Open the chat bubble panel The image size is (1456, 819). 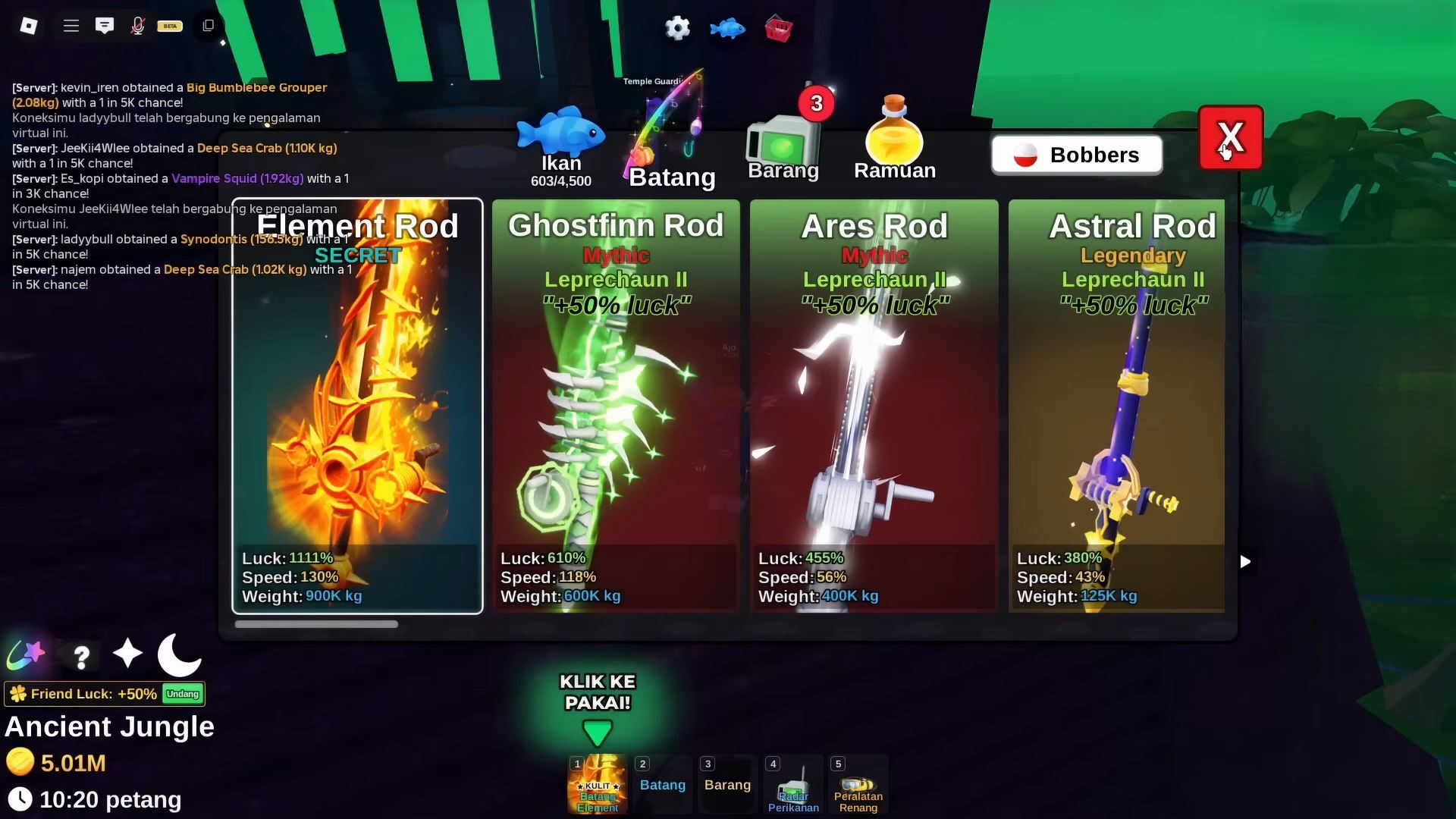(105, 25)
